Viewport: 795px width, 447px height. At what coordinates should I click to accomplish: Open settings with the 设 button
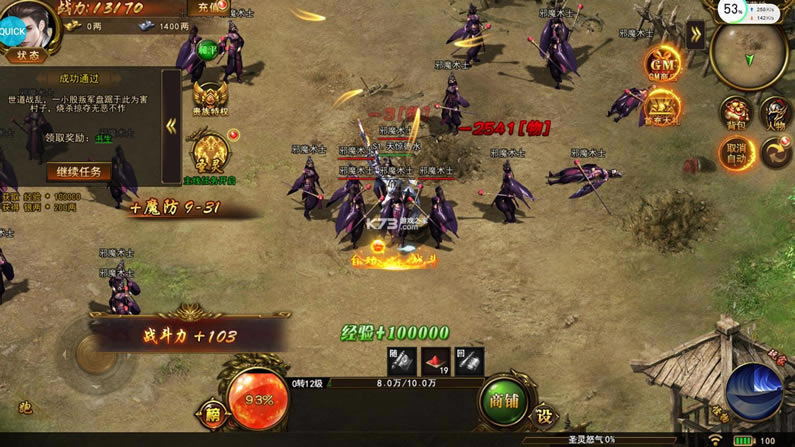coord(543,414)
